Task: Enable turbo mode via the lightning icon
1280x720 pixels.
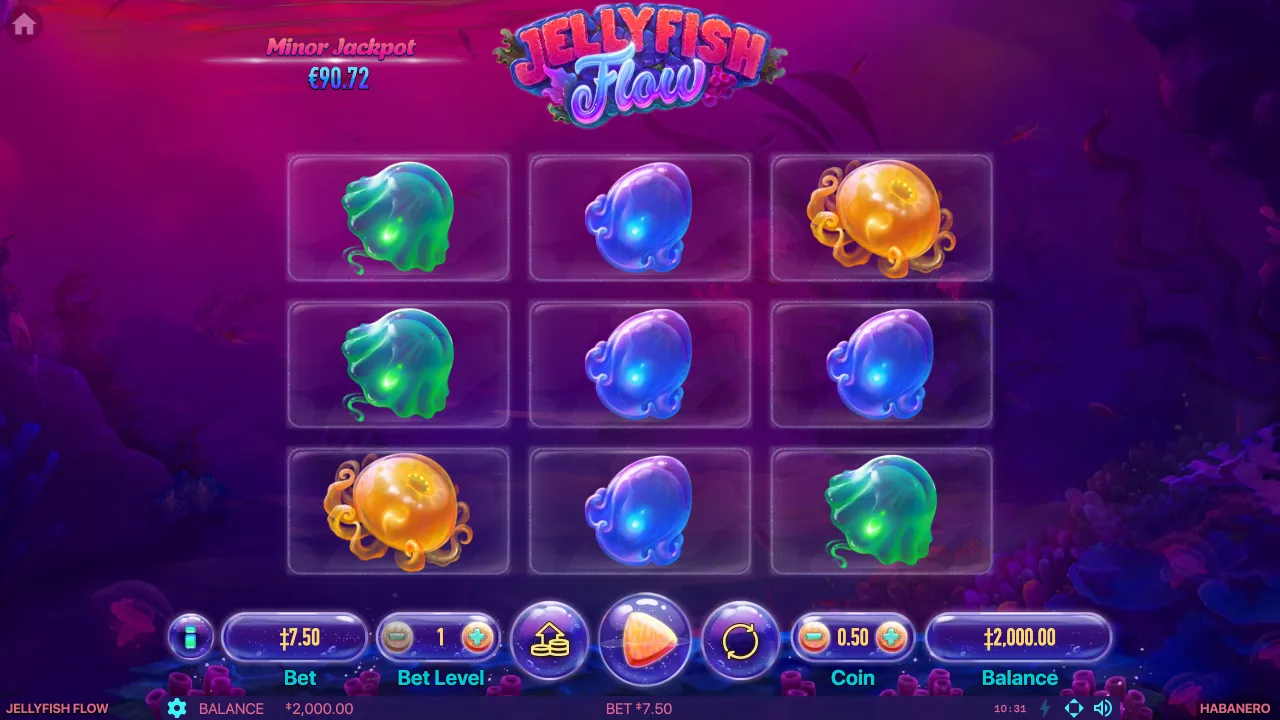Action: tap(1045, 708)
